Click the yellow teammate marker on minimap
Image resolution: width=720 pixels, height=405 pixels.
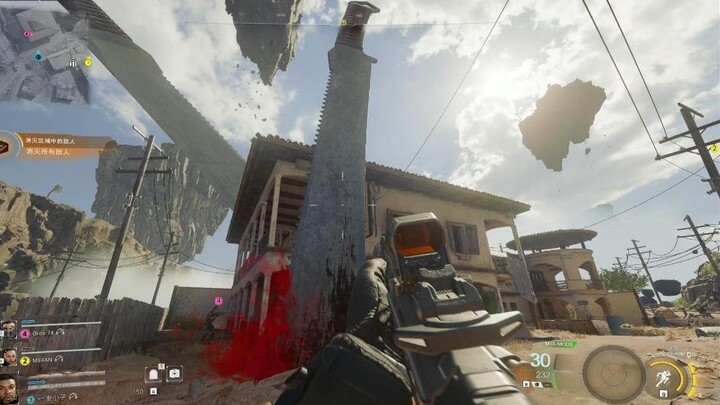tap(88, 62)
